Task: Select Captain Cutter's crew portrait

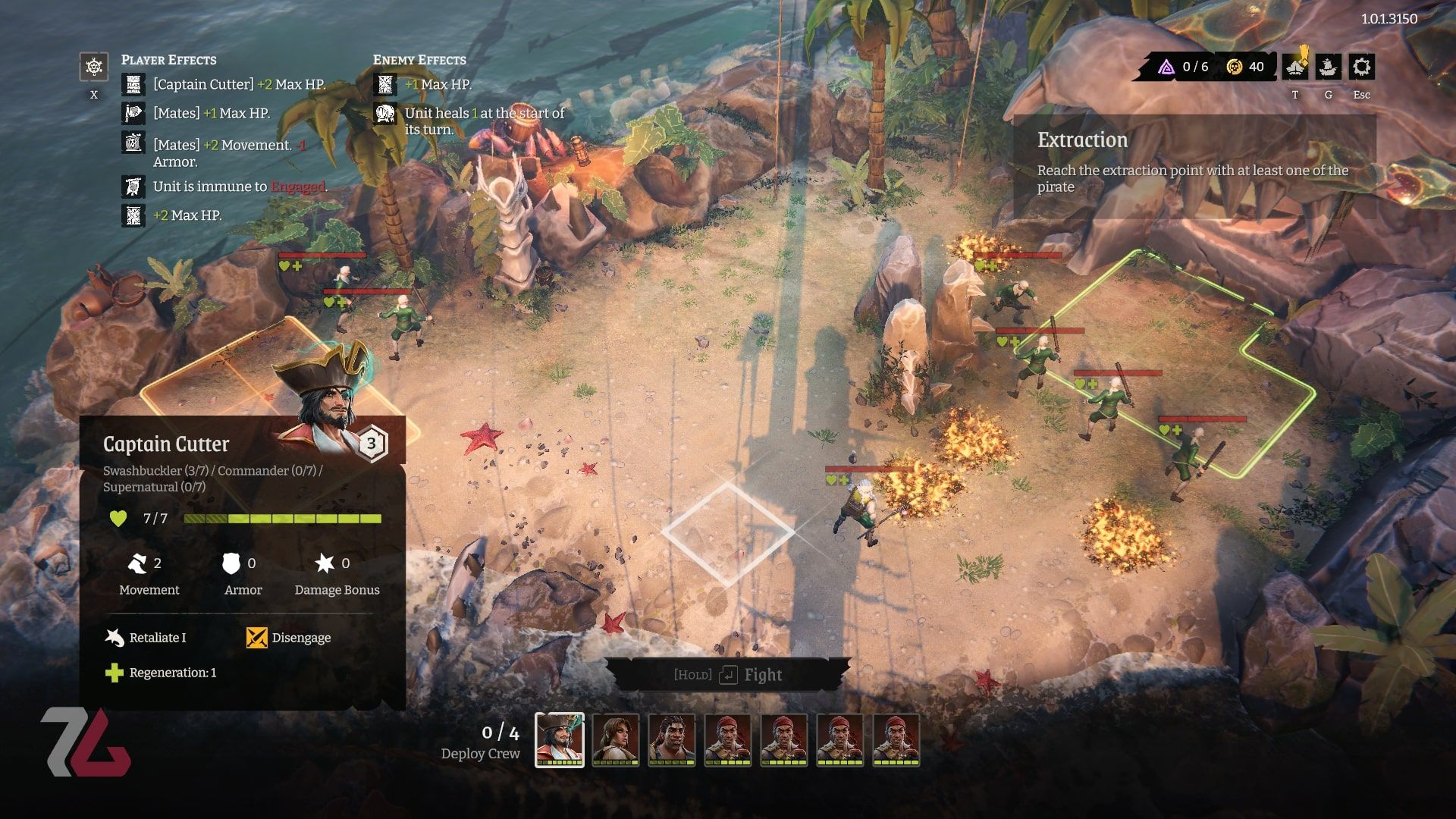Action: [560, 739]
